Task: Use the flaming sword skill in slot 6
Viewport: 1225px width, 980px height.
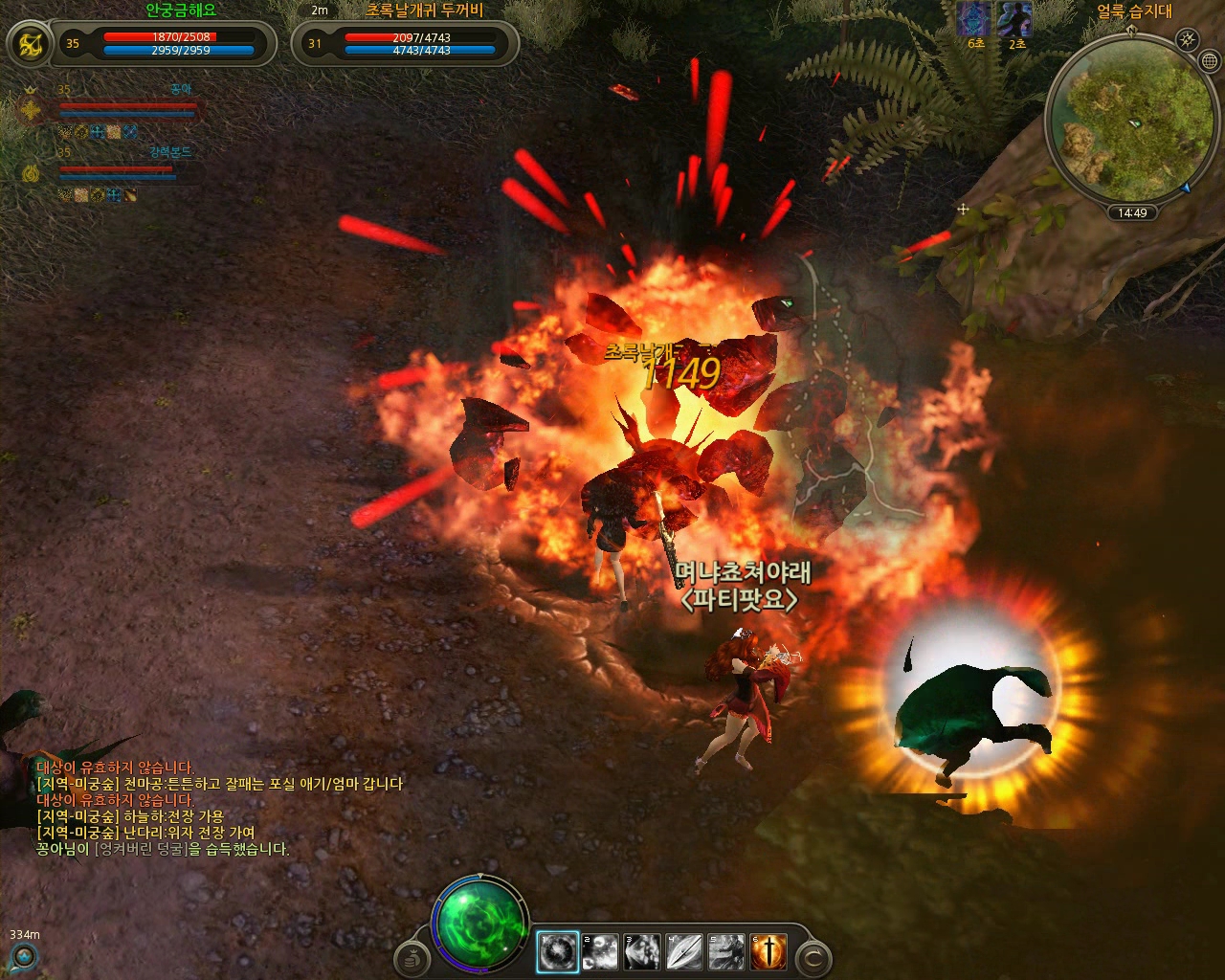Action: pyautogui.click(x=768, y=950)
